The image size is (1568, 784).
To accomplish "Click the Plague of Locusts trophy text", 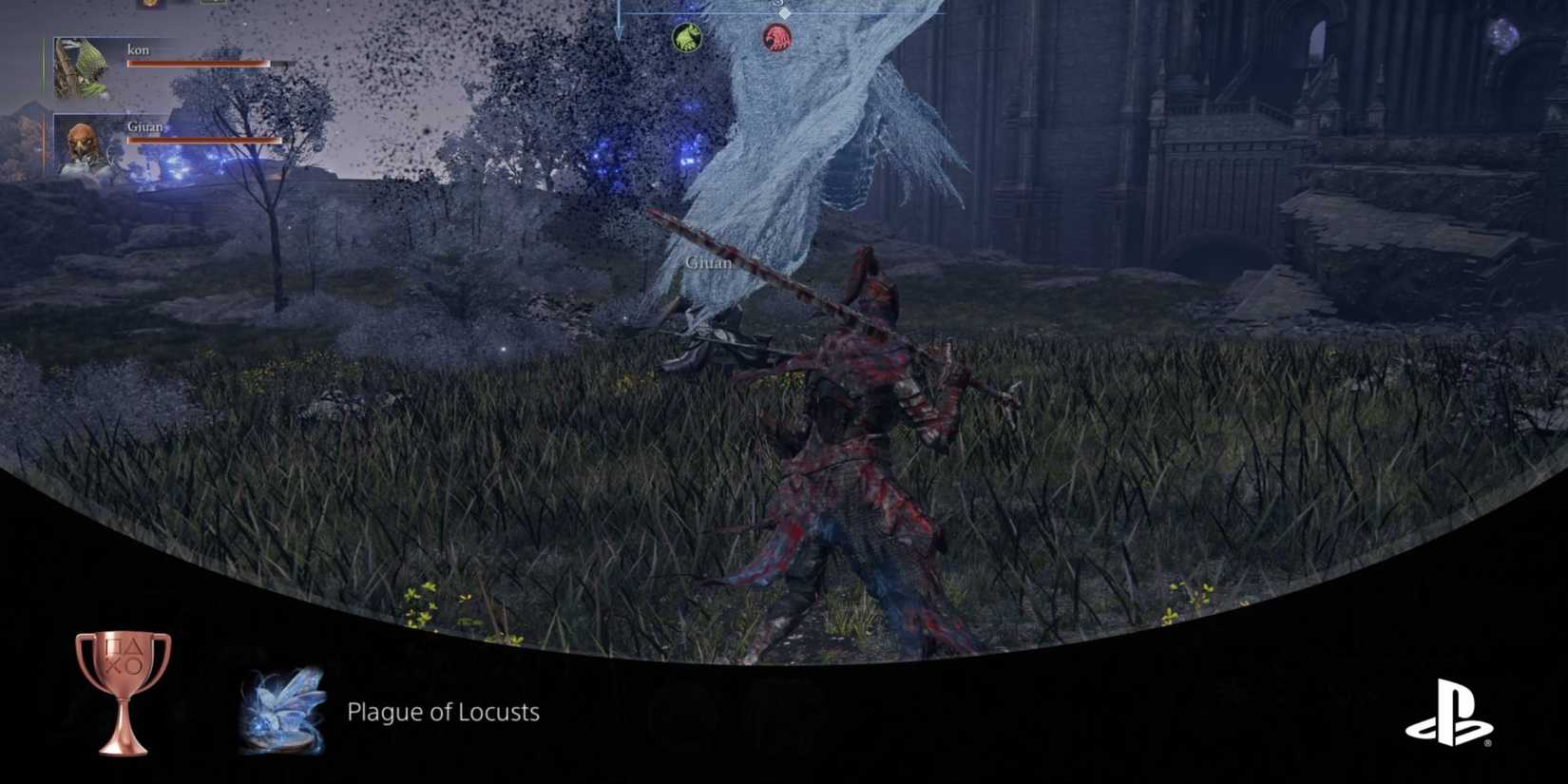I will (444, 712).
